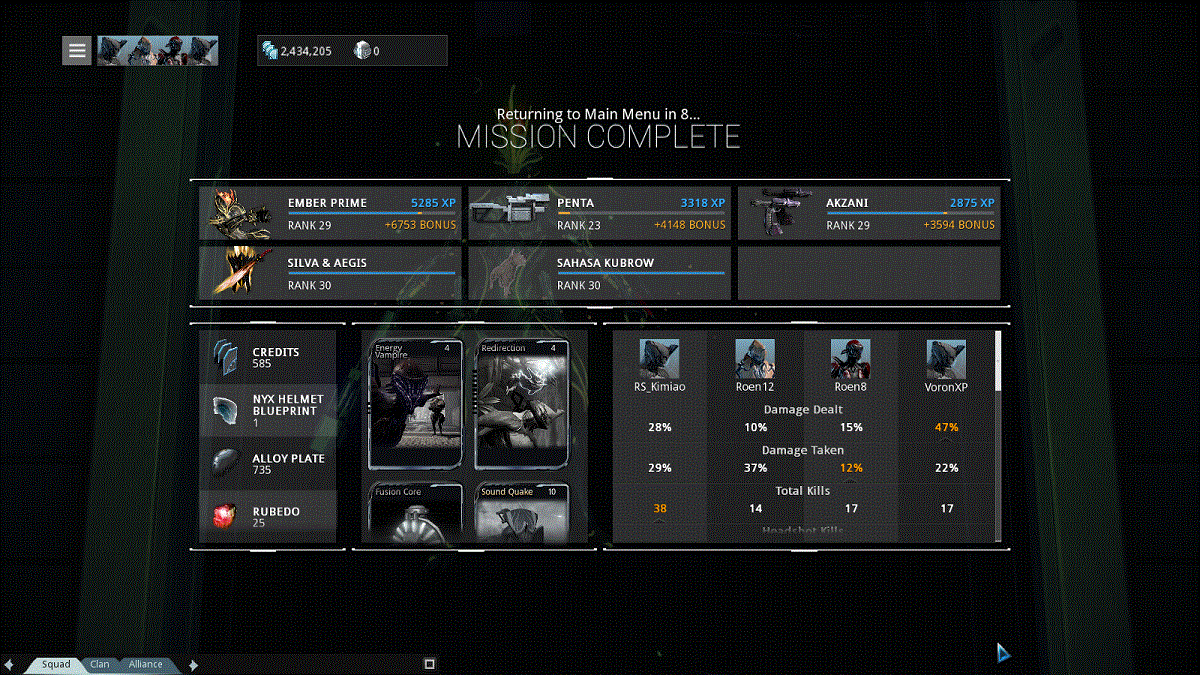Open the hamburger main menu
The image size is (1200, 675).
[x=77, y=50]
